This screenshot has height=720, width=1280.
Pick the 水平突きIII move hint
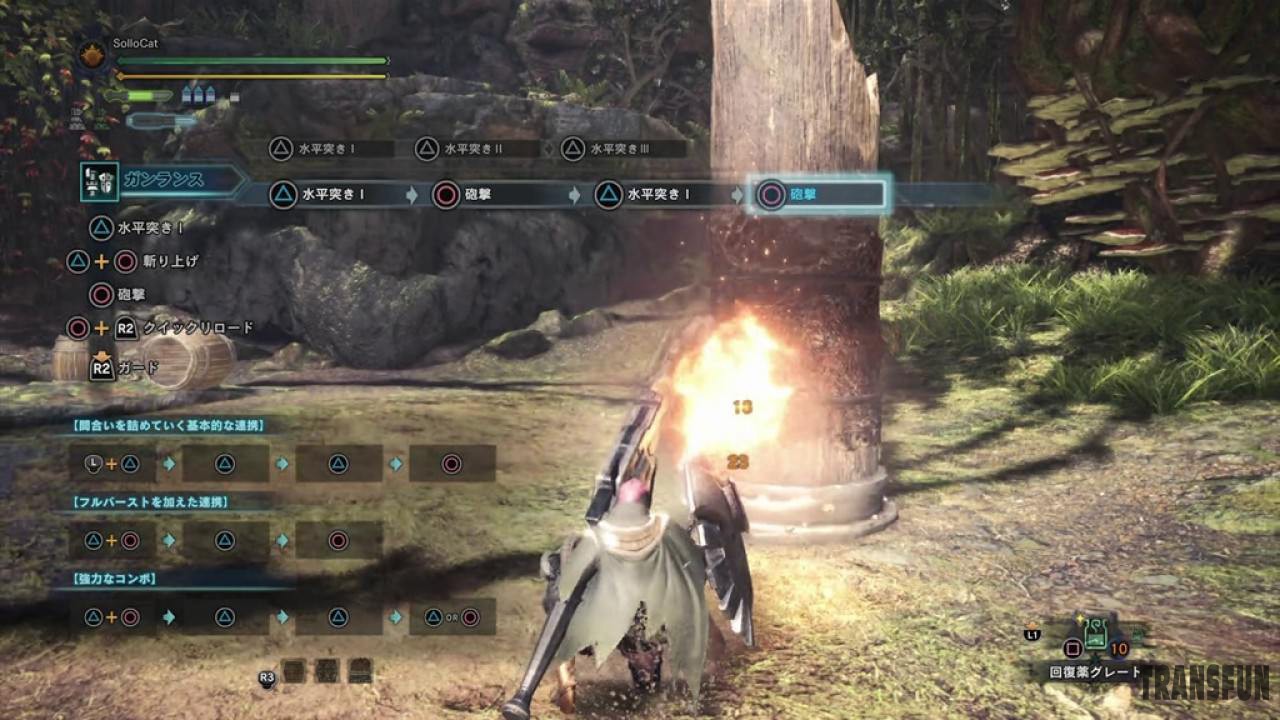tap(622, 149)
